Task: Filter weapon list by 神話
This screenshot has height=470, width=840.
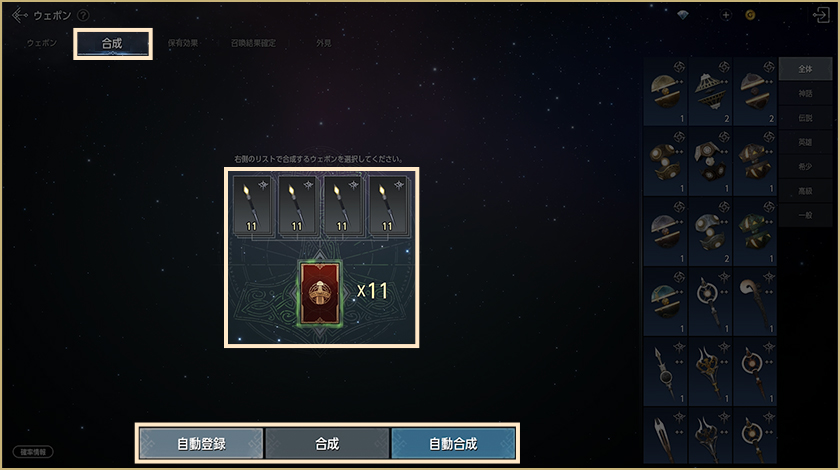Action: point(805,93)
